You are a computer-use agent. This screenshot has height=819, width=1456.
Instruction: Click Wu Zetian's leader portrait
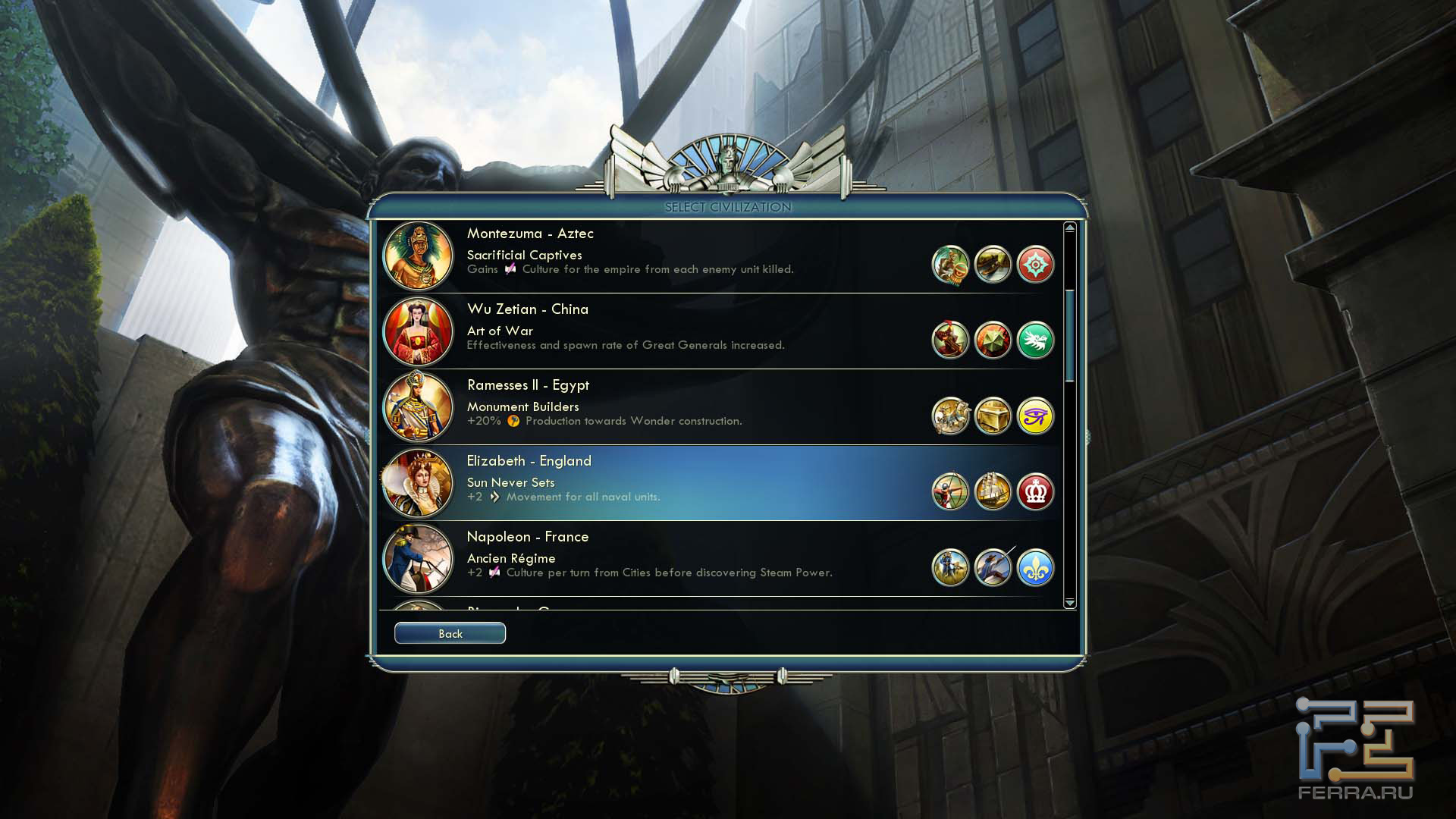click(x=418, y=332)
